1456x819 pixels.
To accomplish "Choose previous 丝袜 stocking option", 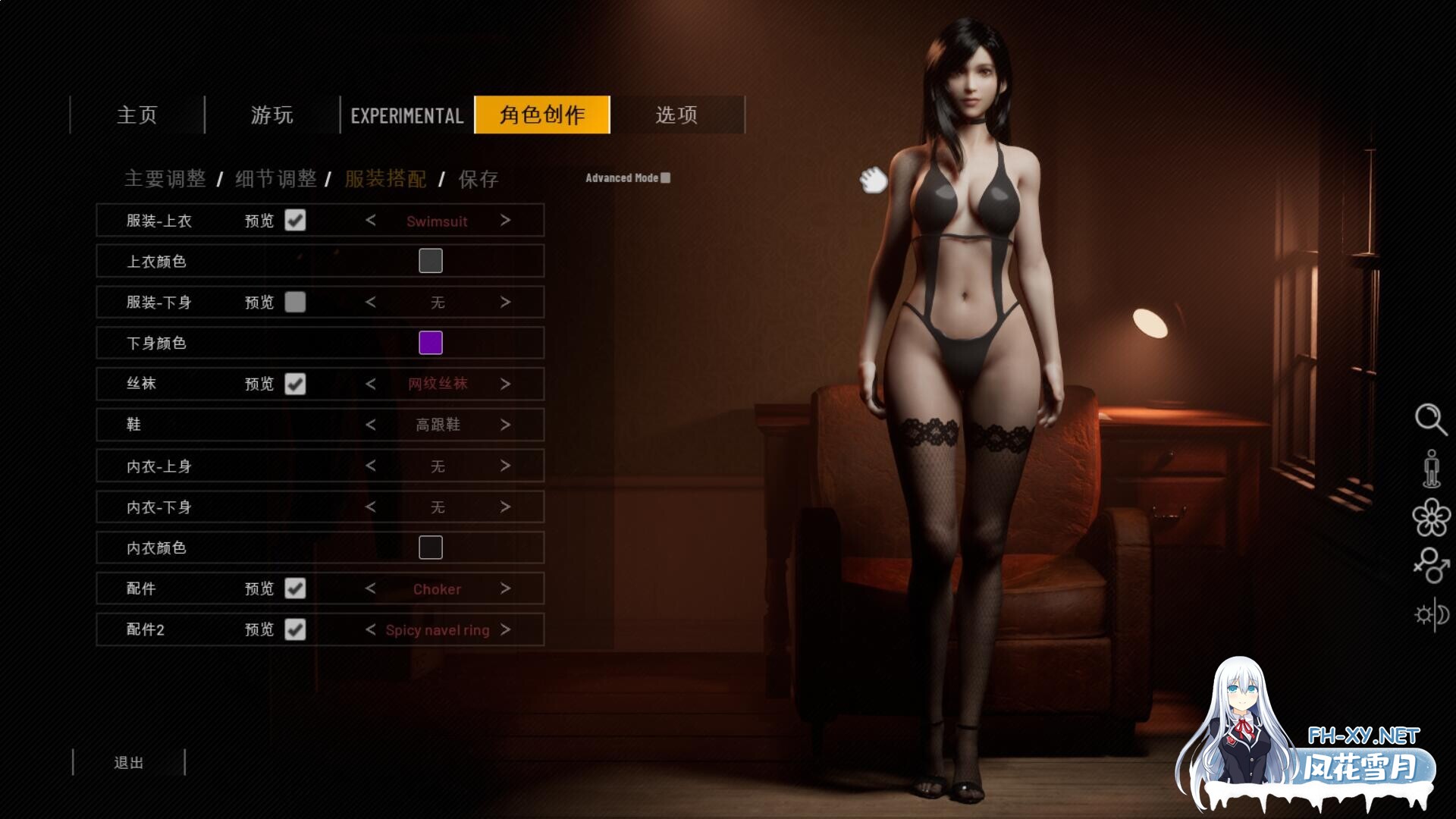I will point(371,384).
